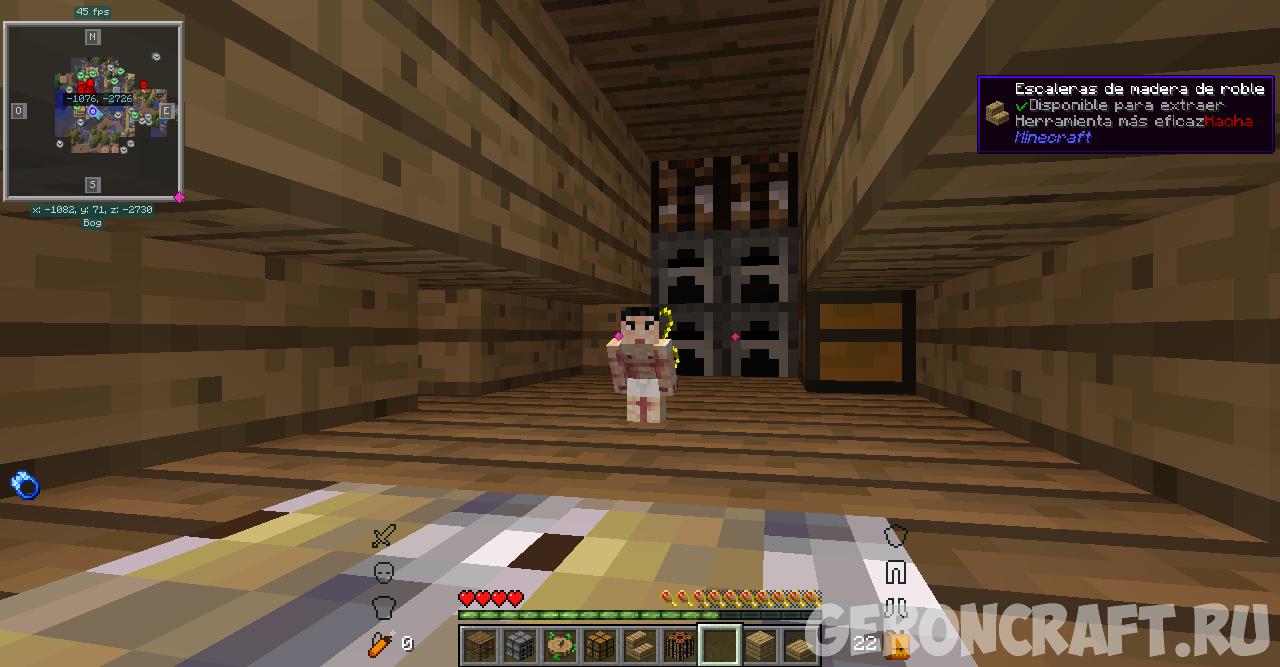Click the blue ring status icon
The height and width of the screenshot is (667, 1280).
[25, 485]
